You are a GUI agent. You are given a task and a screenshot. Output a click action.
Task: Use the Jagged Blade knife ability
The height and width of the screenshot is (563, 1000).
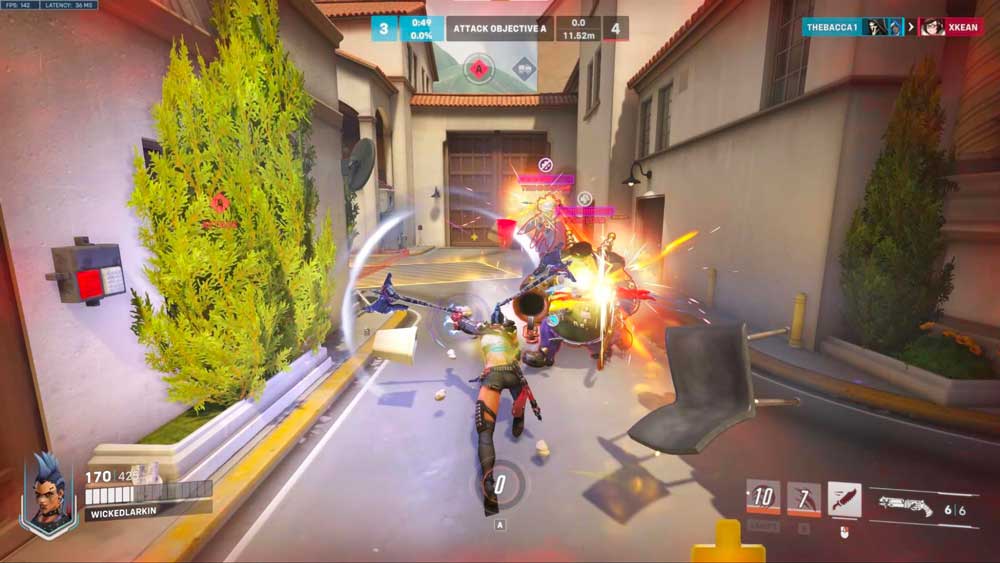(x=845, y=498)
